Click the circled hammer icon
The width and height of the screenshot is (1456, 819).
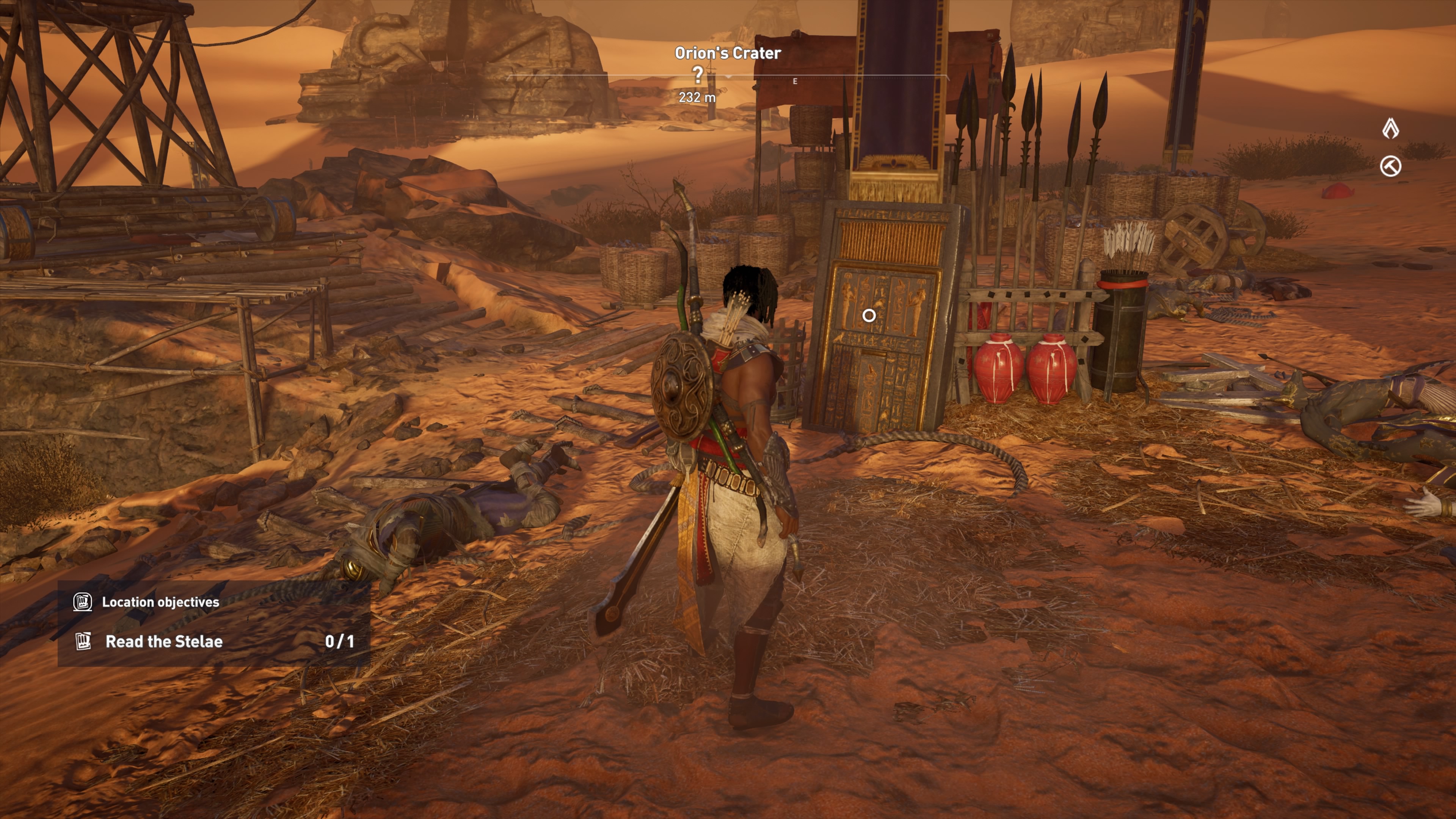pos(1390,166)
